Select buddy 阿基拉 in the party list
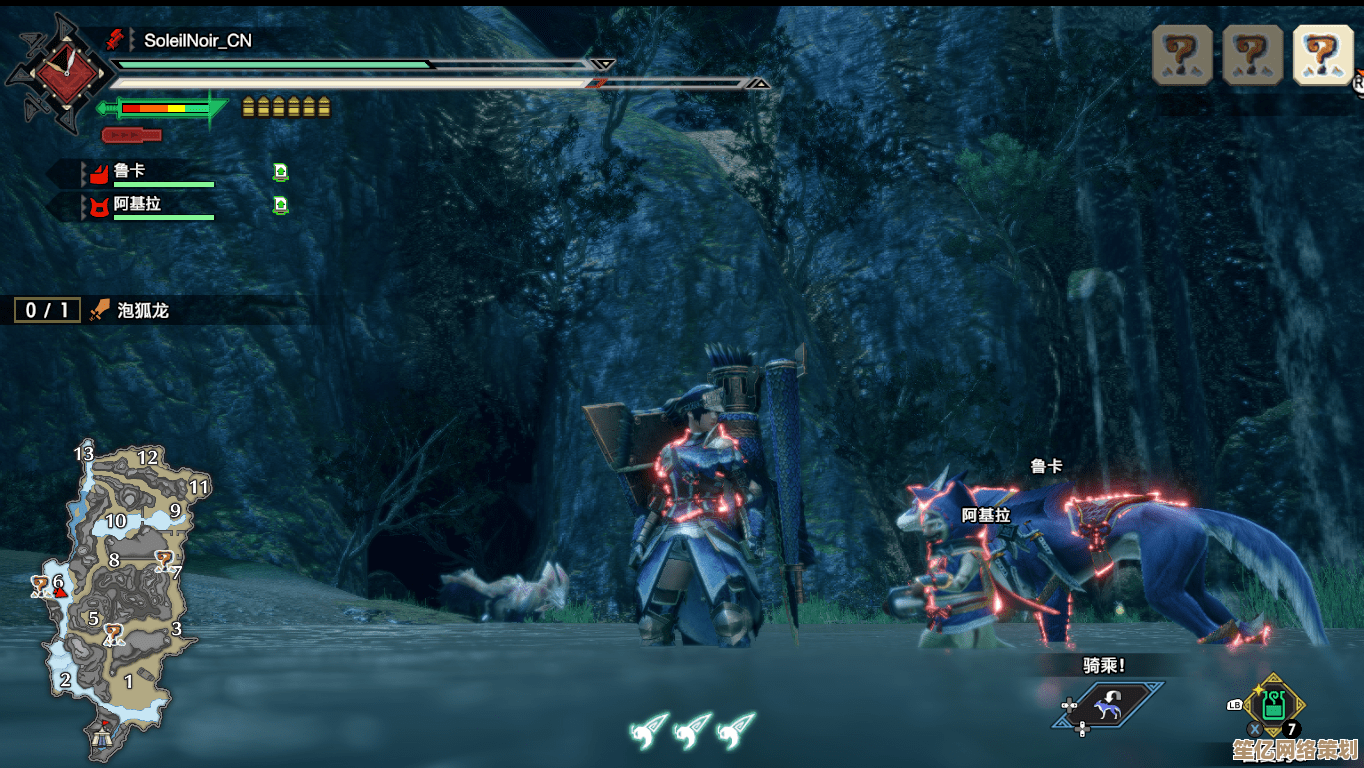1364x768 pixels. point(137,204)
